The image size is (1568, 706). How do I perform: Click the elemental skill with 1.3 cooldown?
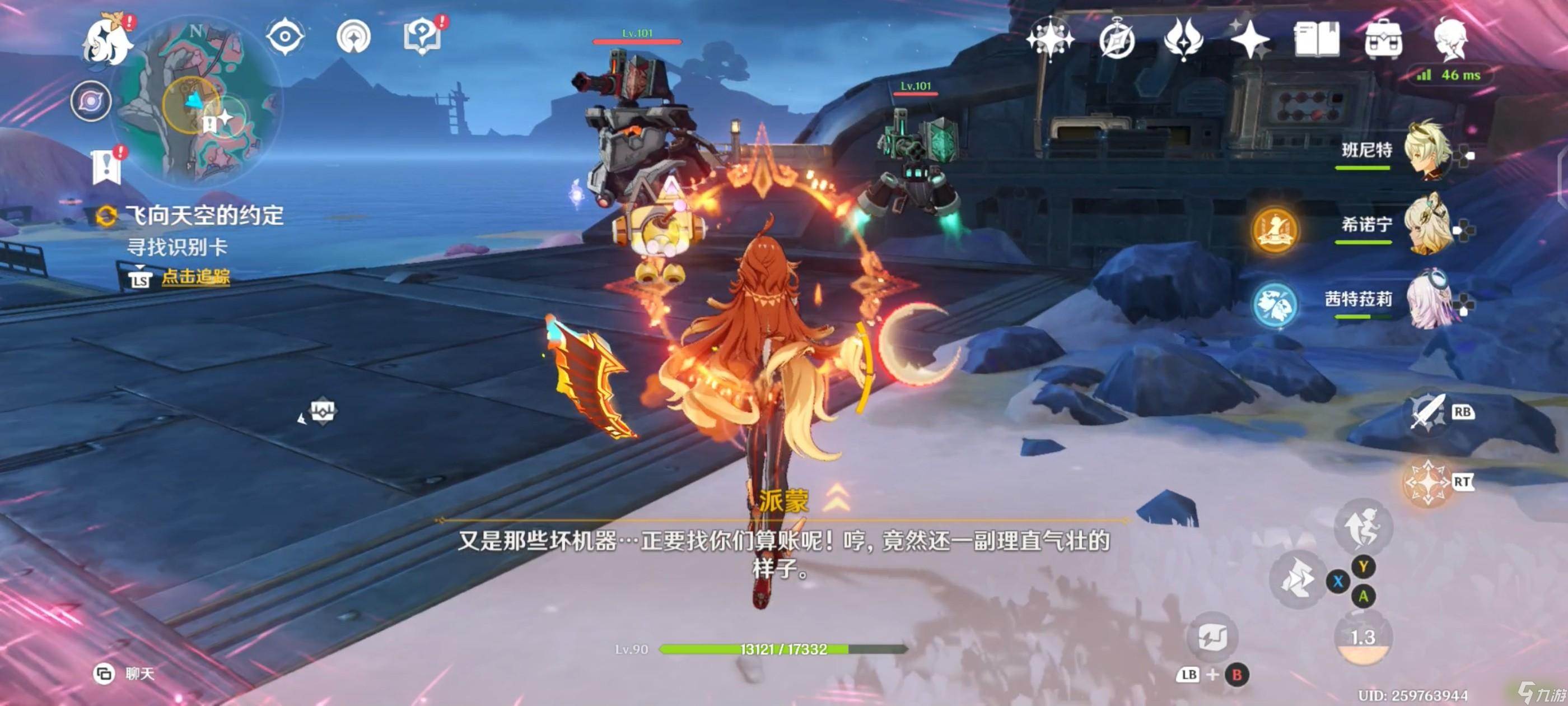tap(1362, 638)
